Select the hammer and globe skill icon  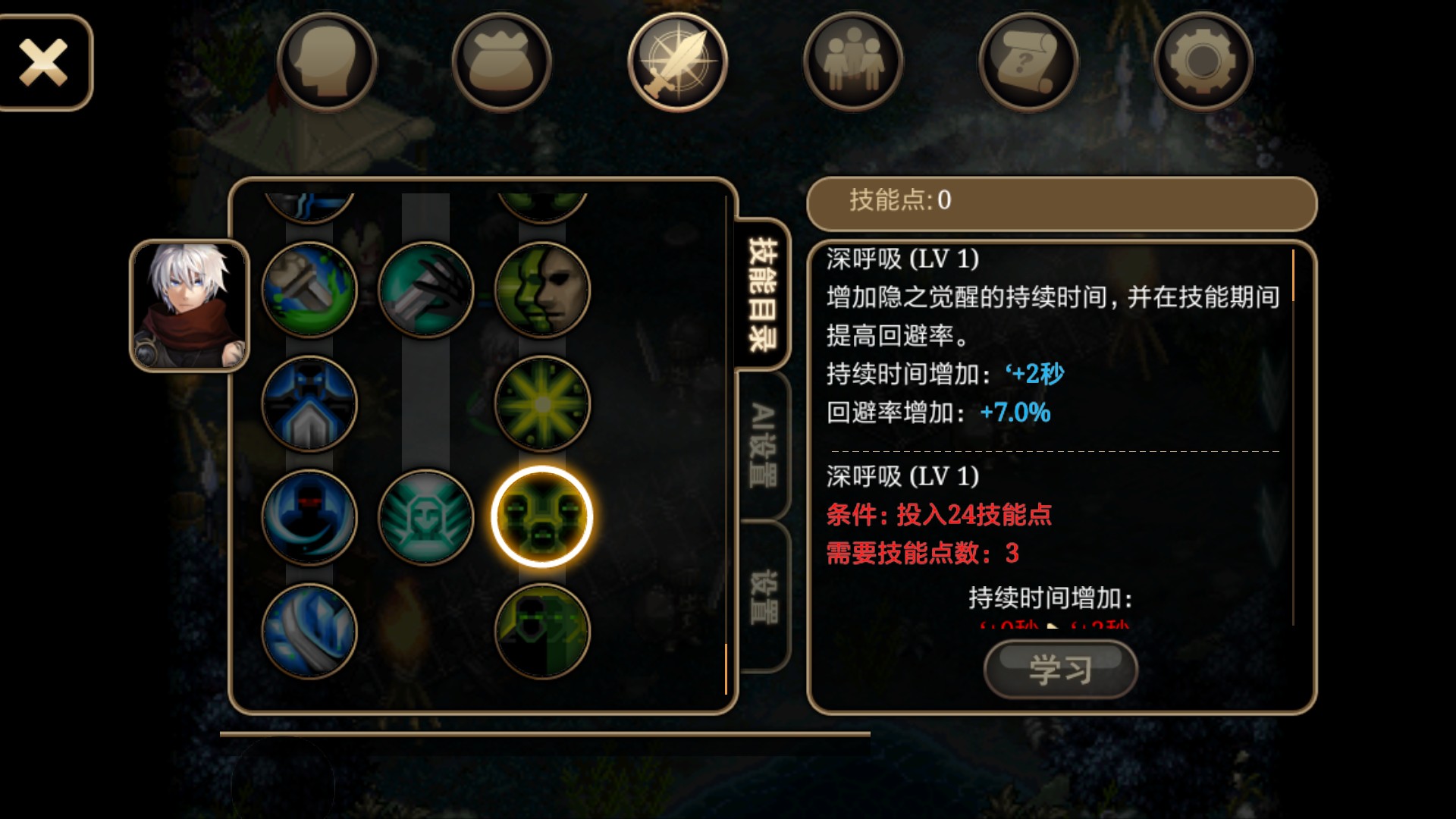pos(309,290)
